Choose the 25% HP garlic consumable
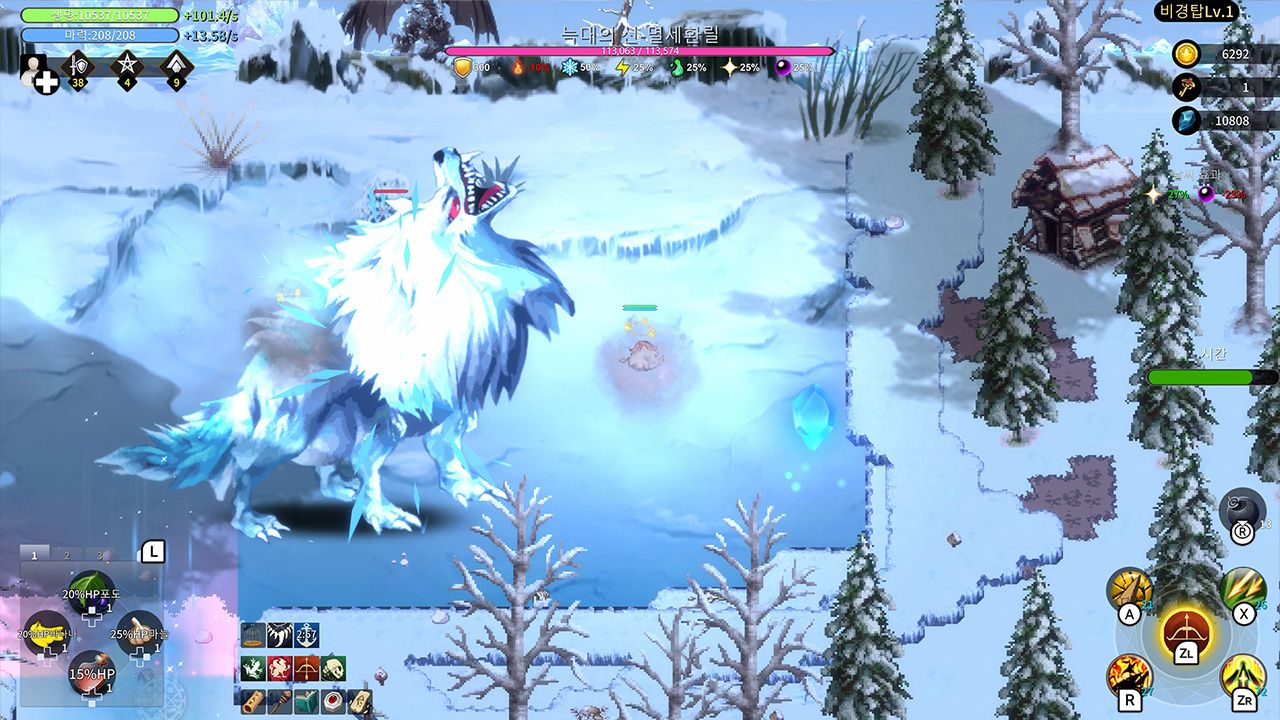The height and width of the screenshot is (720, 1280). coord(139,631)
